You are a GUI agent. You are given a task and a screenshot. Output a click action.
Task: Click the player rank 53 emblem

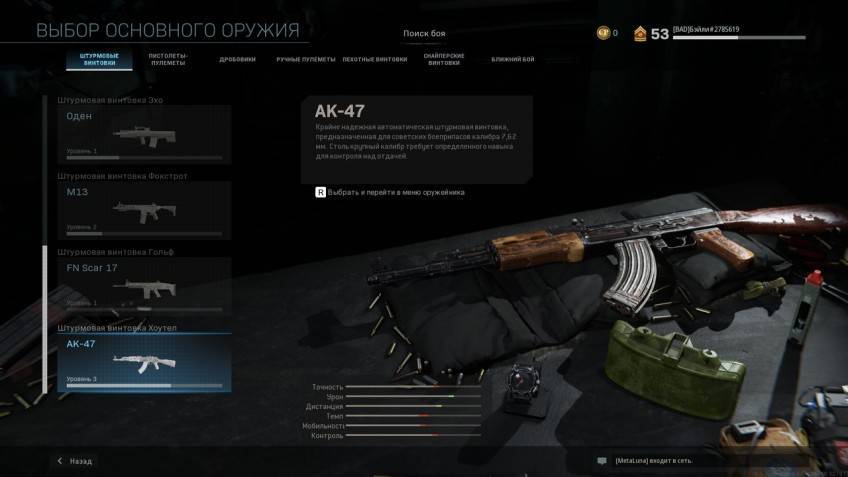pos(640,34)
